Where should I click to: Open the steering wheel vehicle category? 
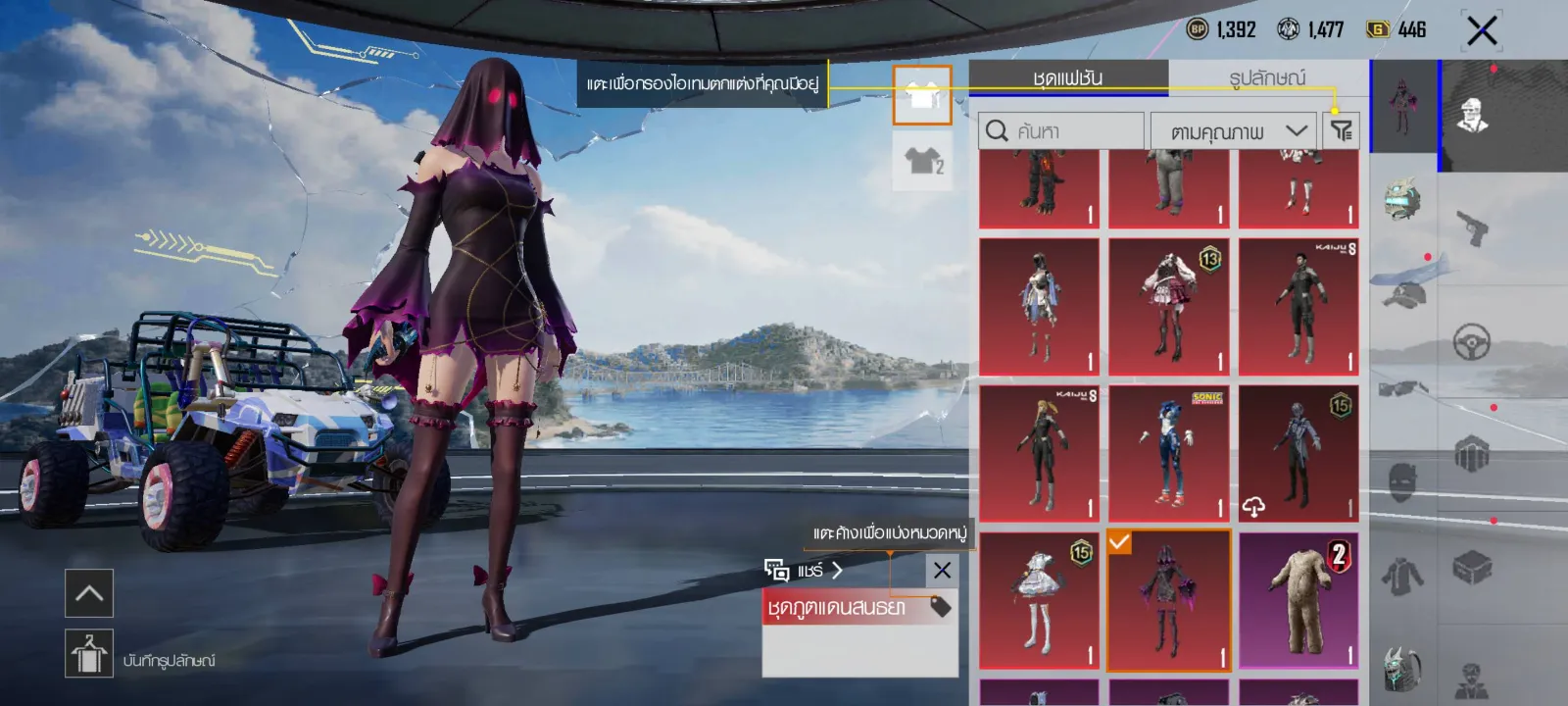tap(1471, 342)
